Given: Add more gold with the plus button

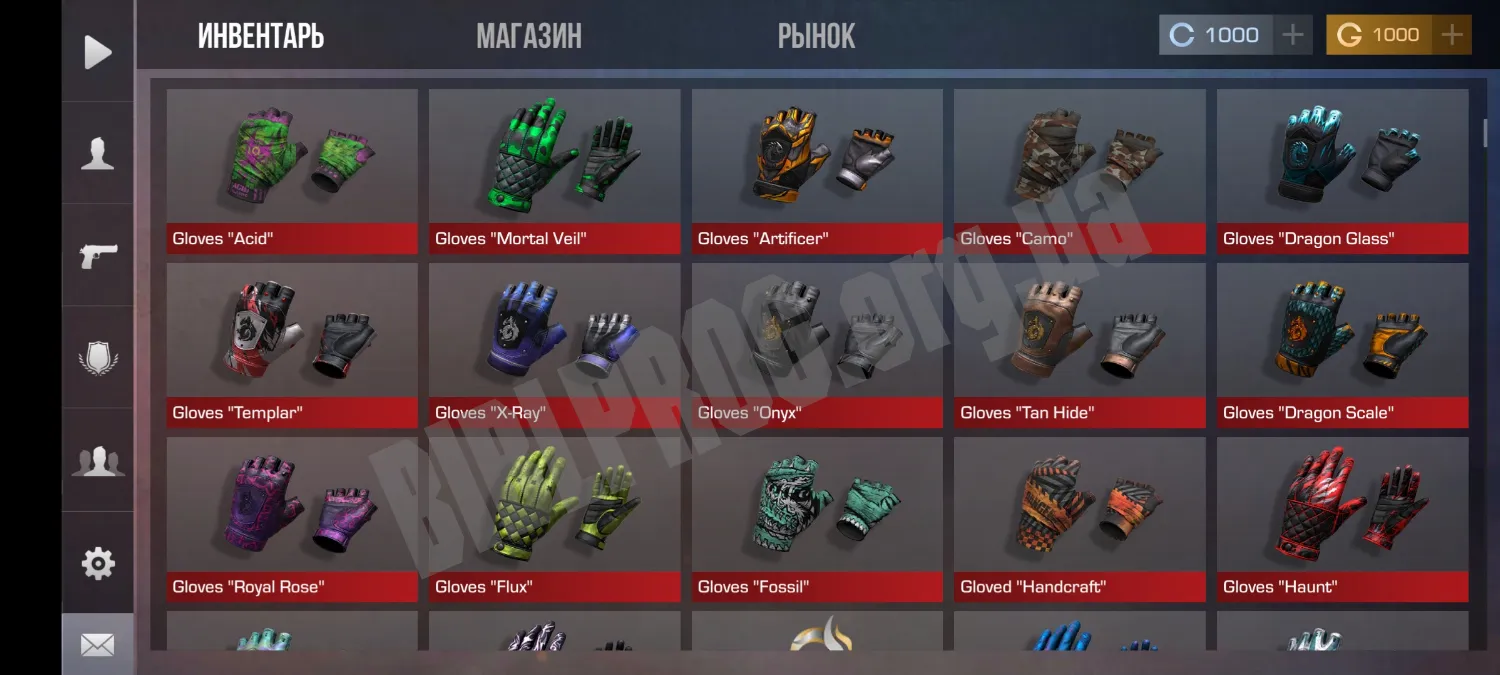Looking at the screenshot, I should (1451, 35).
